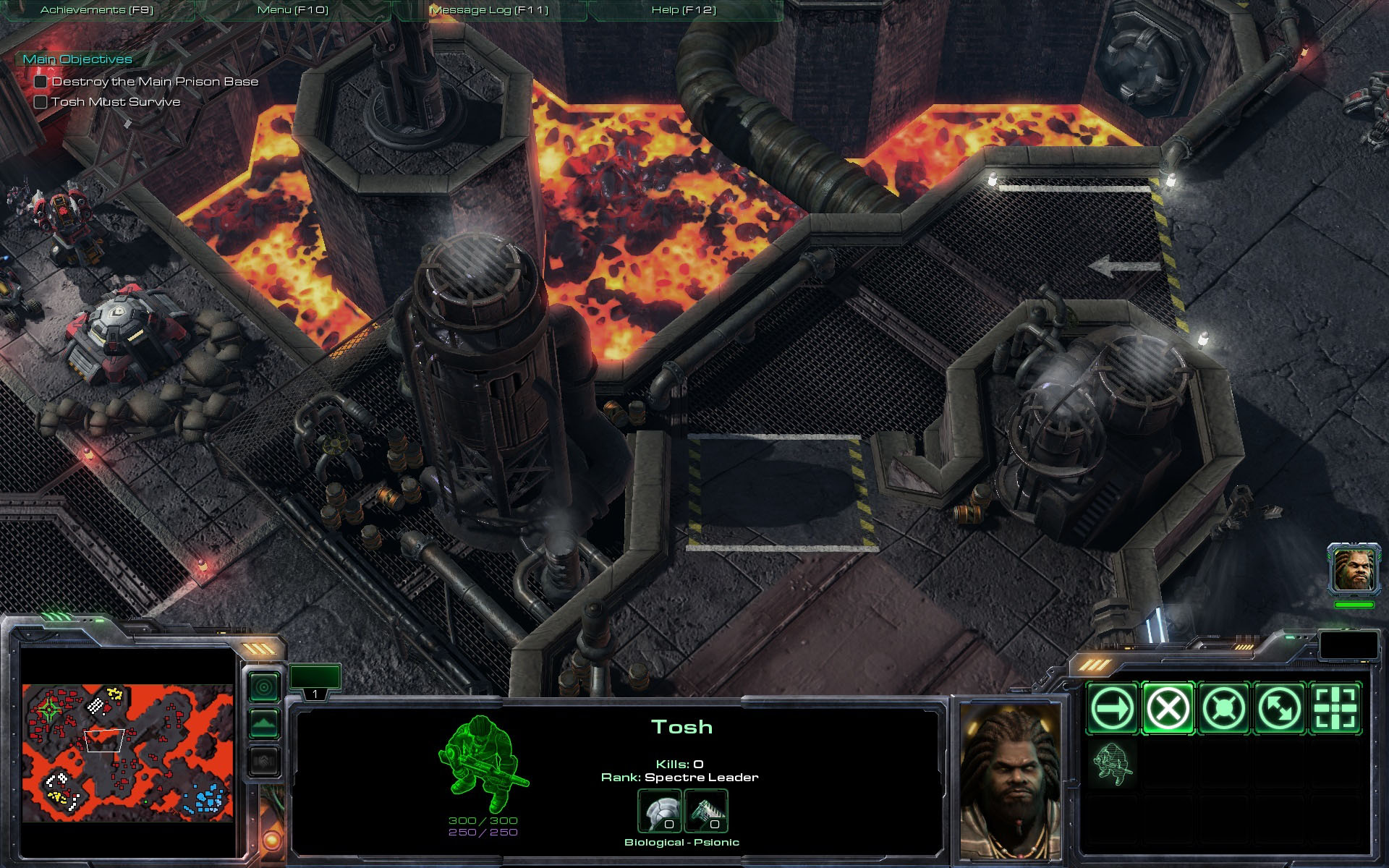Select the Patrol command
This screenshot has height=868, width=1389.
pos(1279,708)
